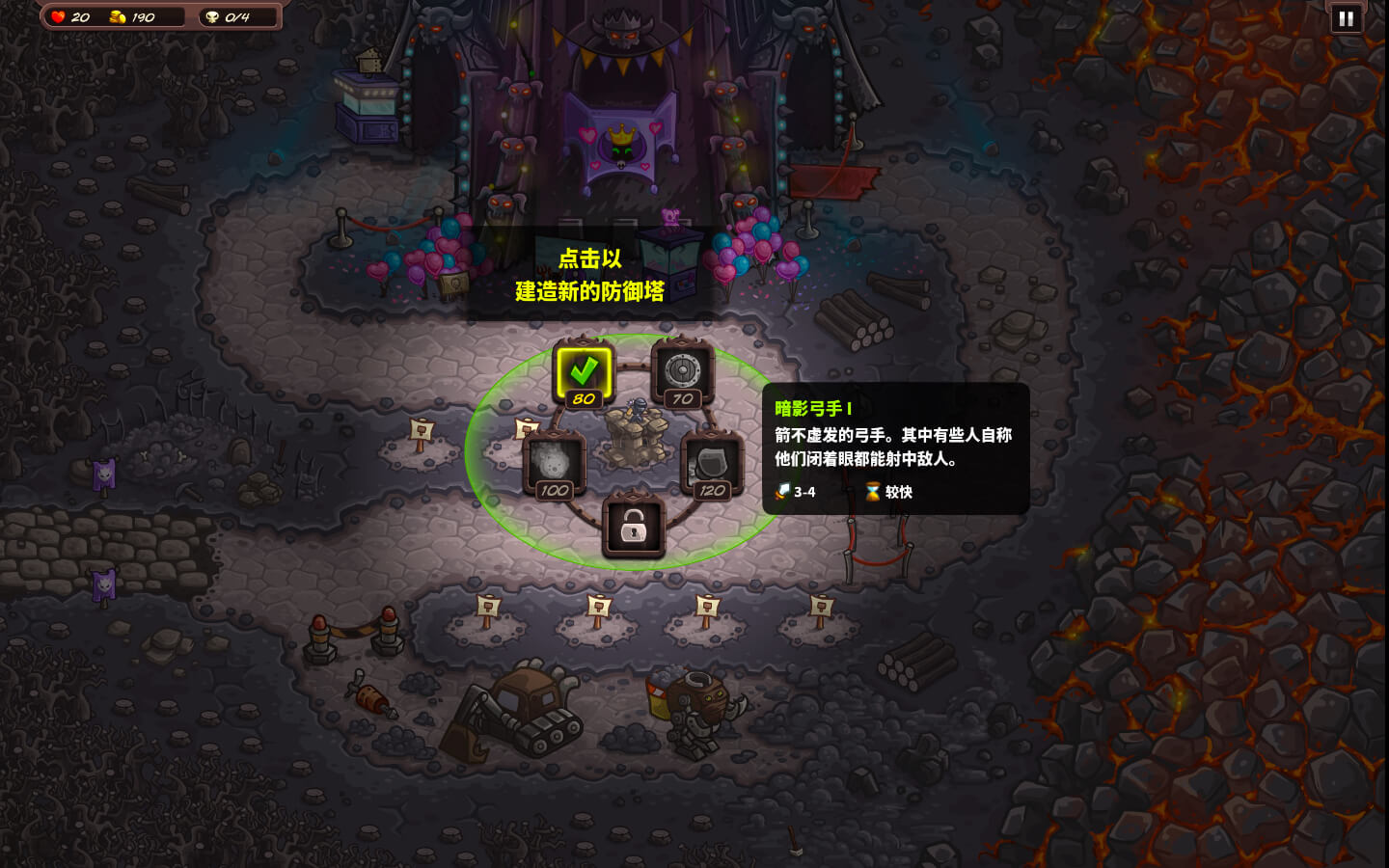The height and width of the screenshot is (868, 1389).
Task: Pick the tower option costing 120 gold
Action: click(x=712, y=464)
